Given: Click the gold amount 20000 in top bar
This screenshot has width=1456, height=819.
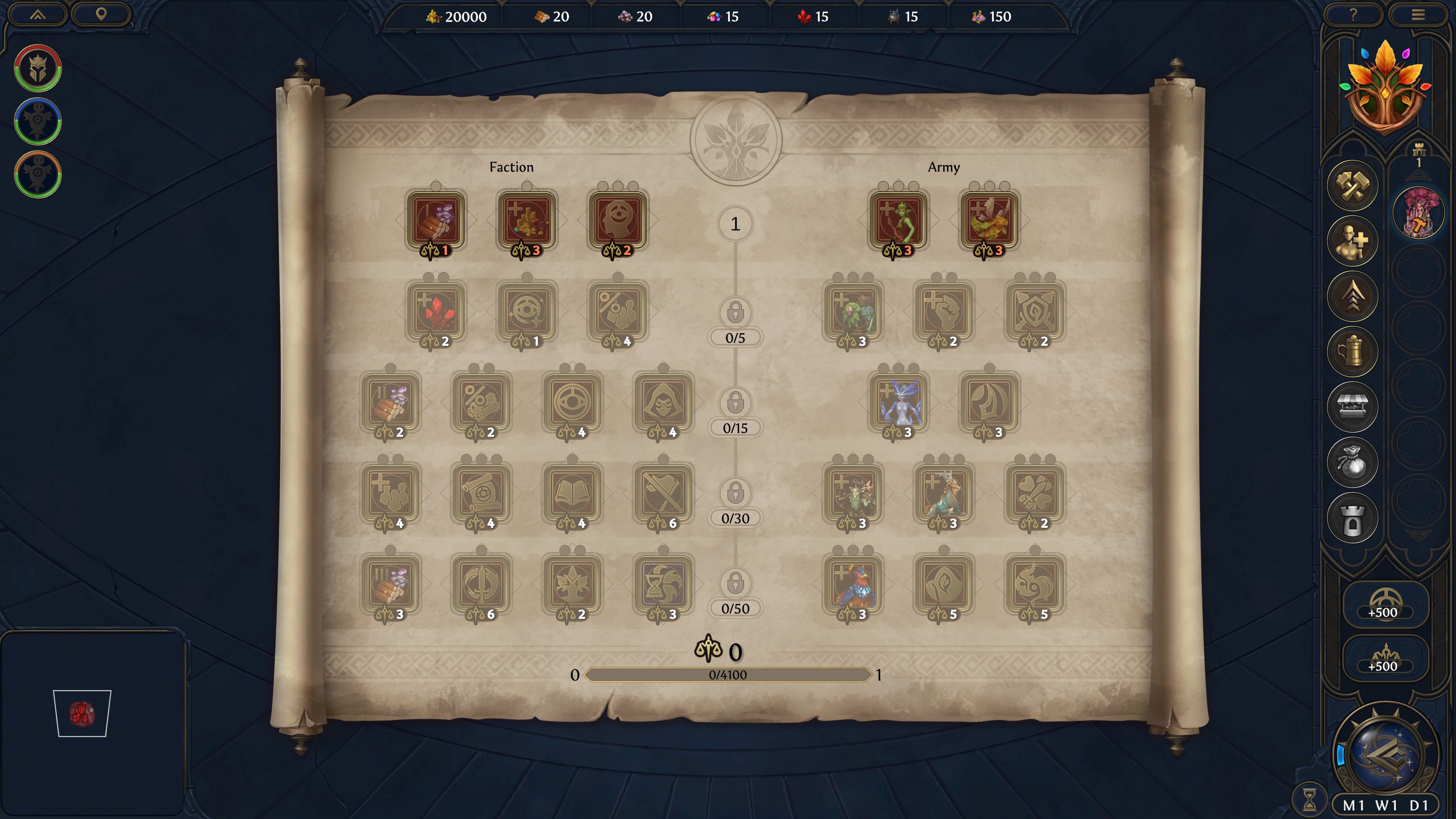Looking at the screenshot, I should 466,16.
